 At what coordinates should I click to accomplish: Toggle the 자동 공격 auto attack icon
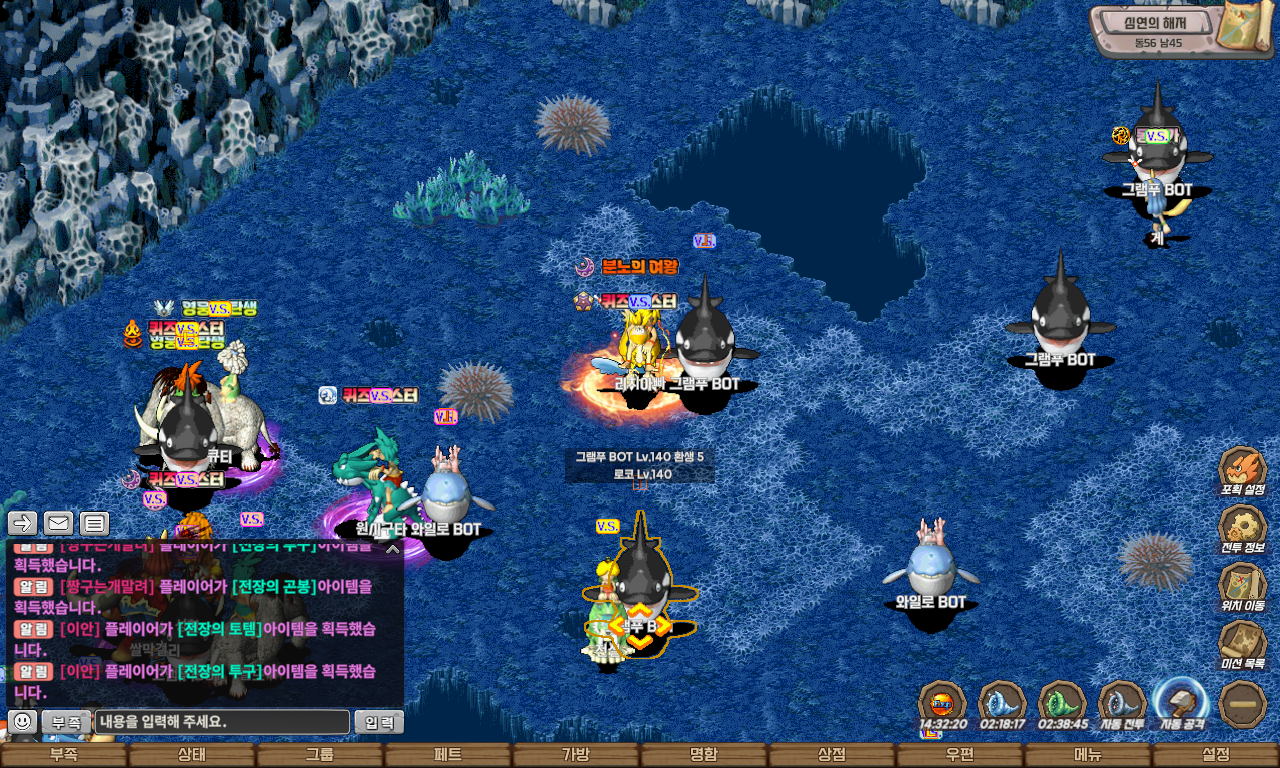point(1181,704)
